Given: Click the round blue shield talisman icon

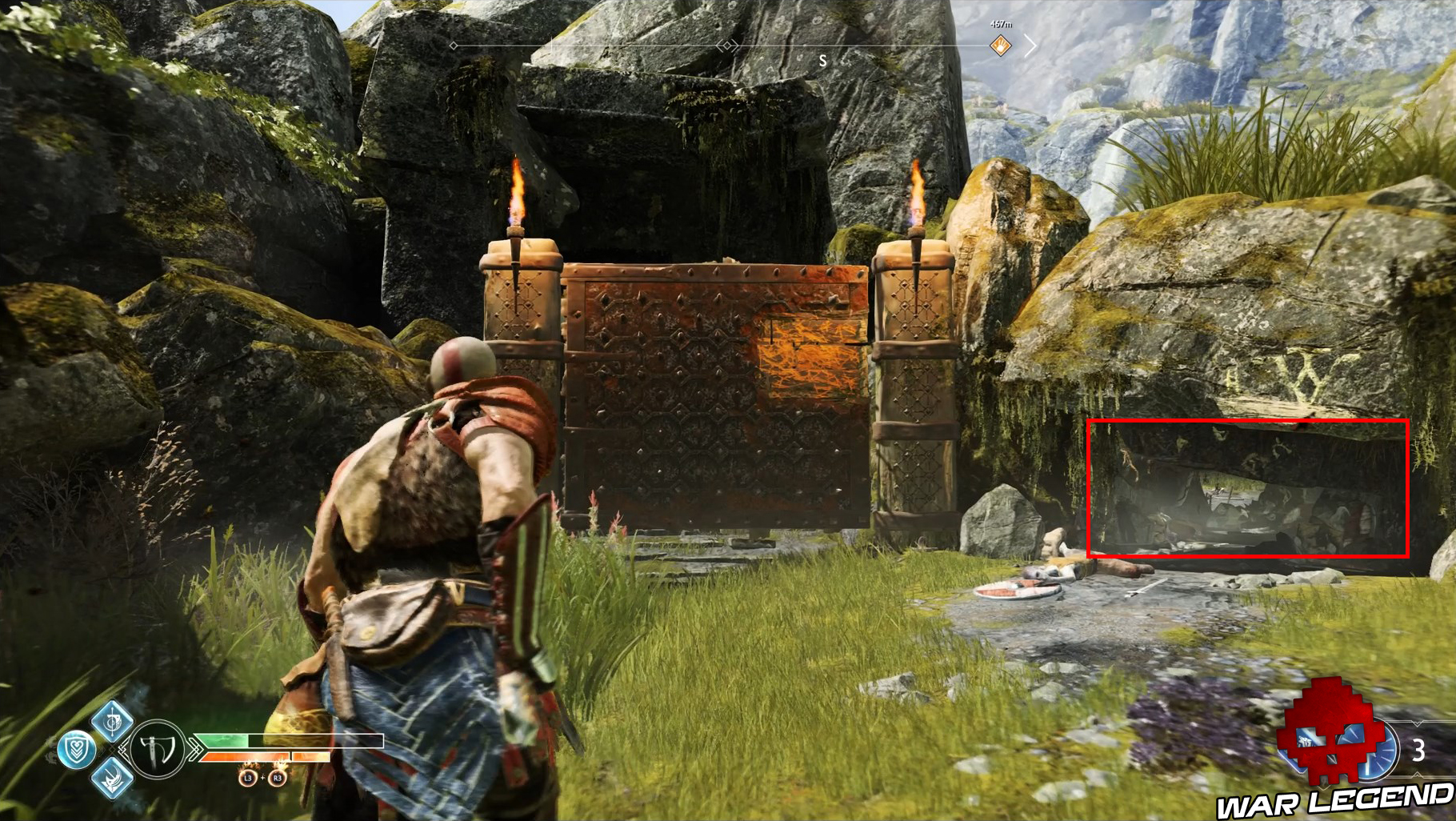Looking at the screenshot, I should (76, 750).
